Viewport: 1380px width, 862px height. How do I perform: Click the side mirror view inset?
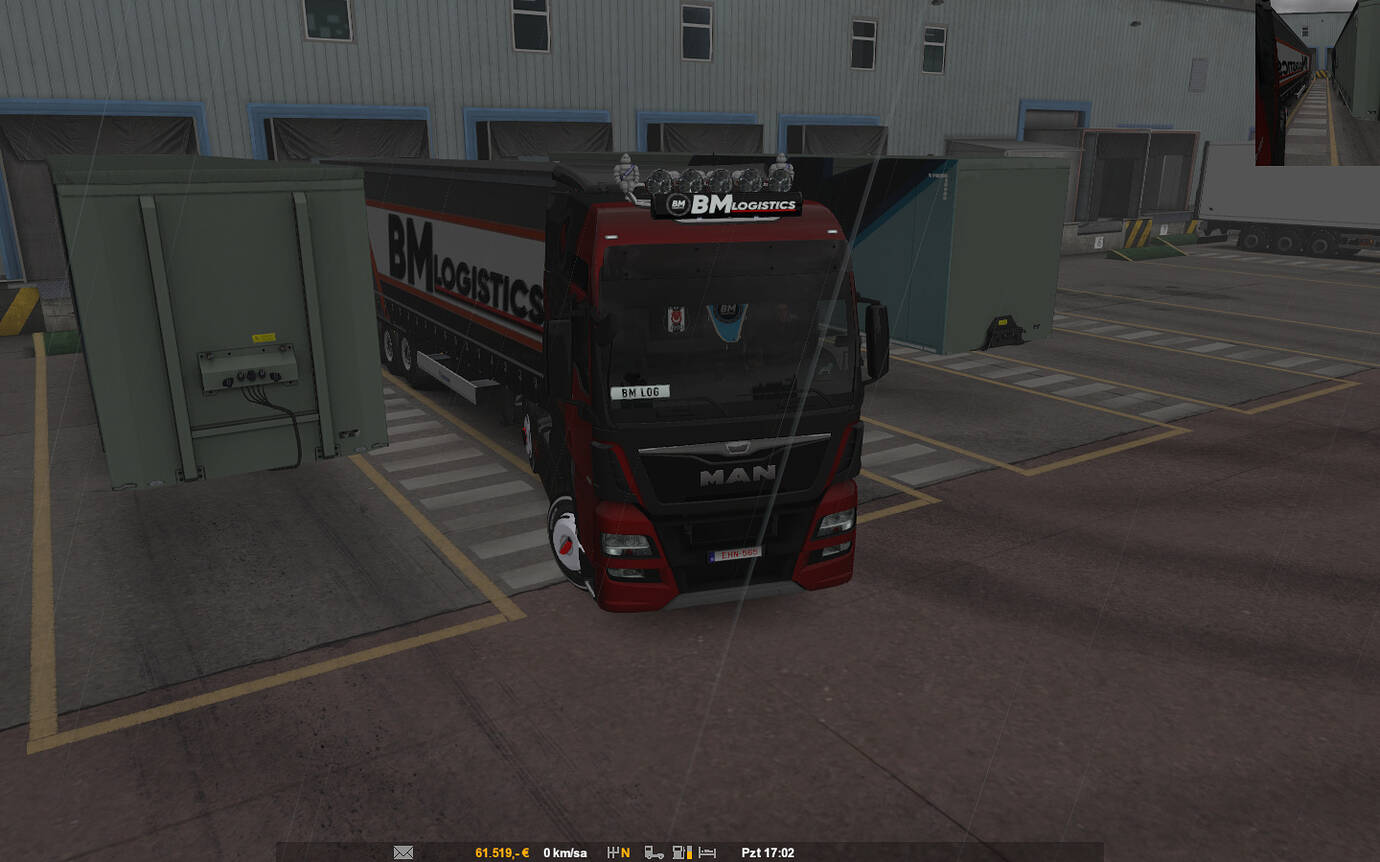point(1317,83)
